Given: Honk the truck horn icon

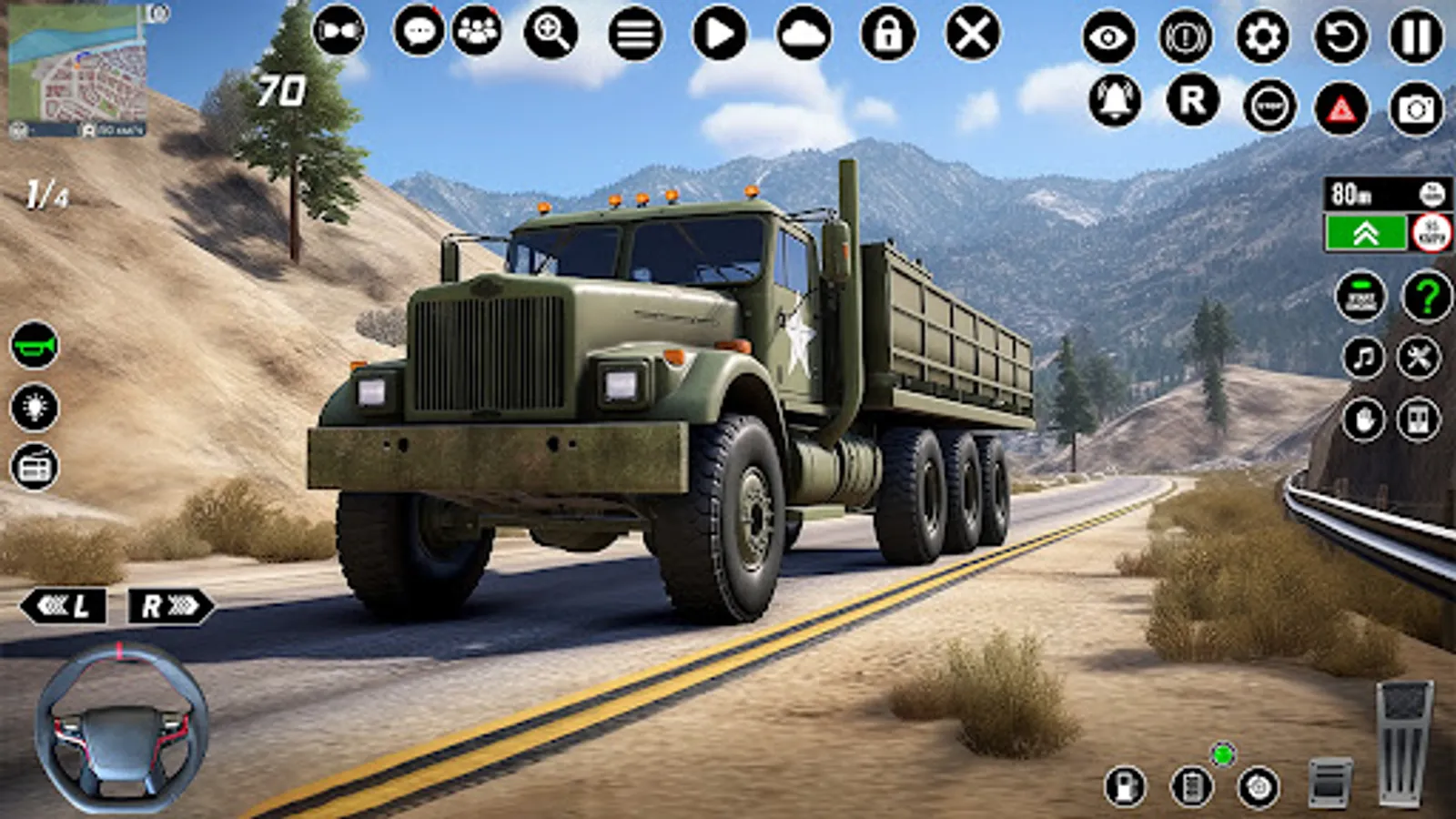Looking at the screenshot, I should (x=35, y=347).
